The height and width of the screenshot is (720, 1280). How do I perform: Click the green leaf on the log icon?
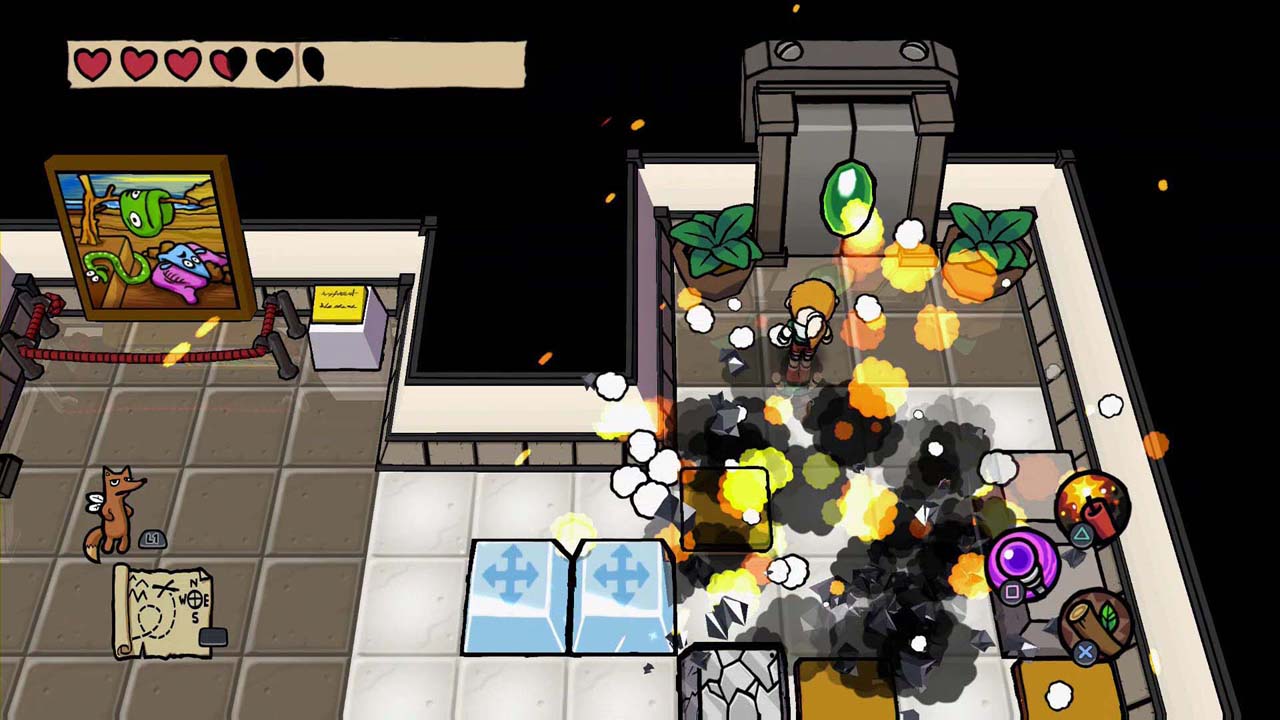[1110, 614]
